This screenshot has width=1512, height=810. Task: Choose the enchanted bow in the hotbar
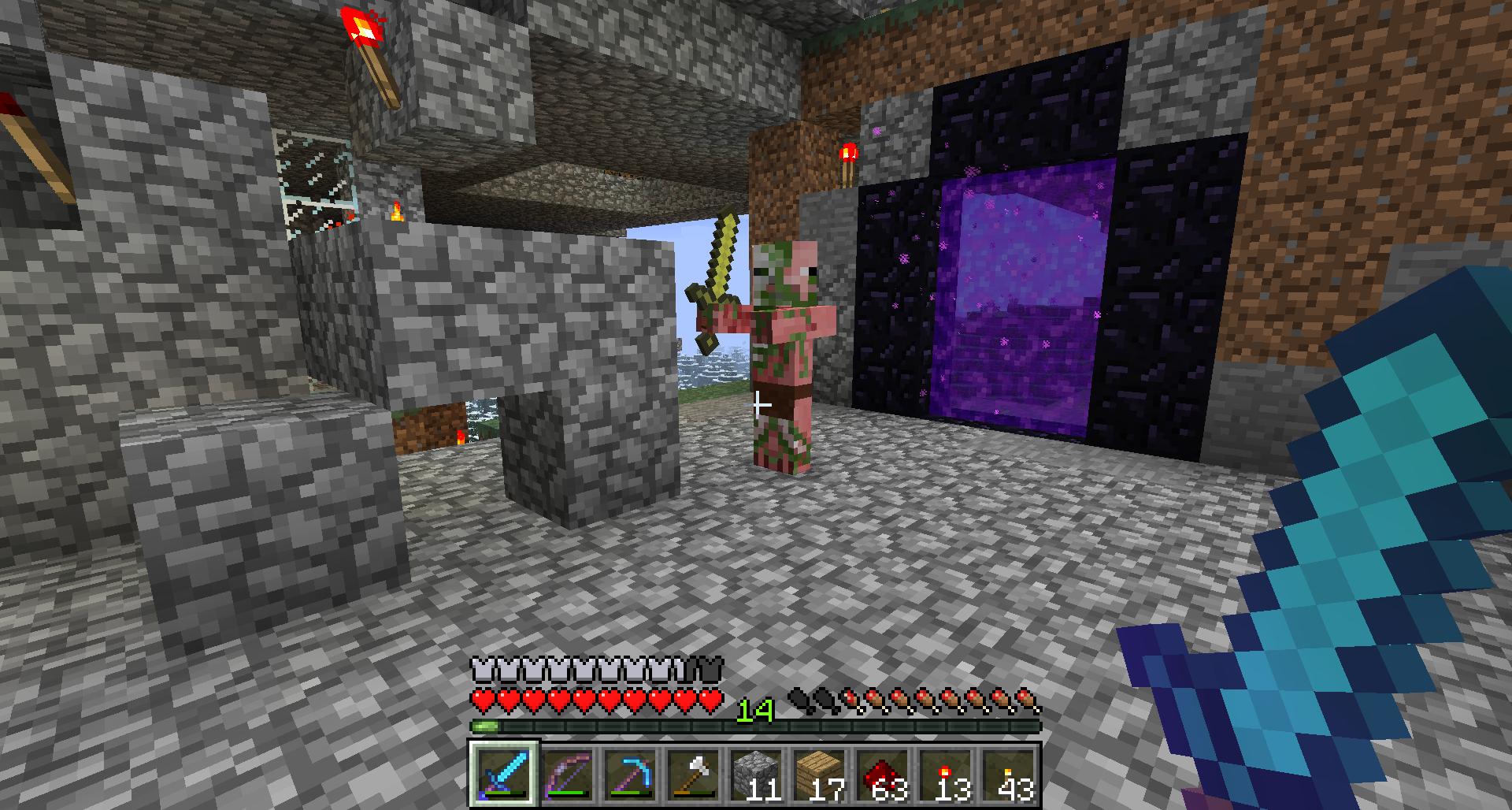[567, 774]
